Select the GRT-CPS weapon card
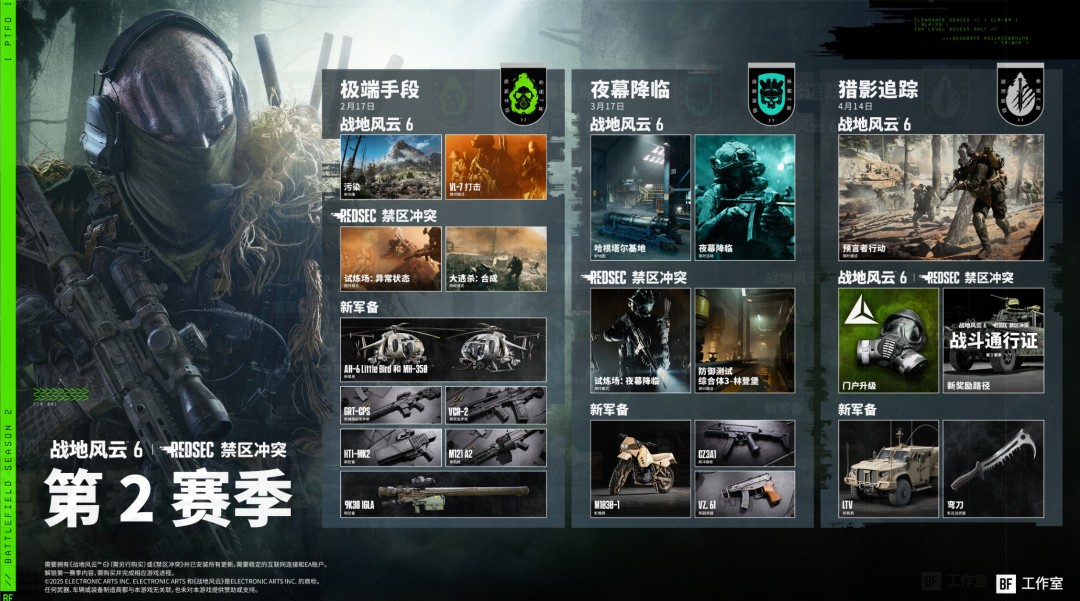The width and height of the screenshot is (1080, 601). click(x=391, y=404)
